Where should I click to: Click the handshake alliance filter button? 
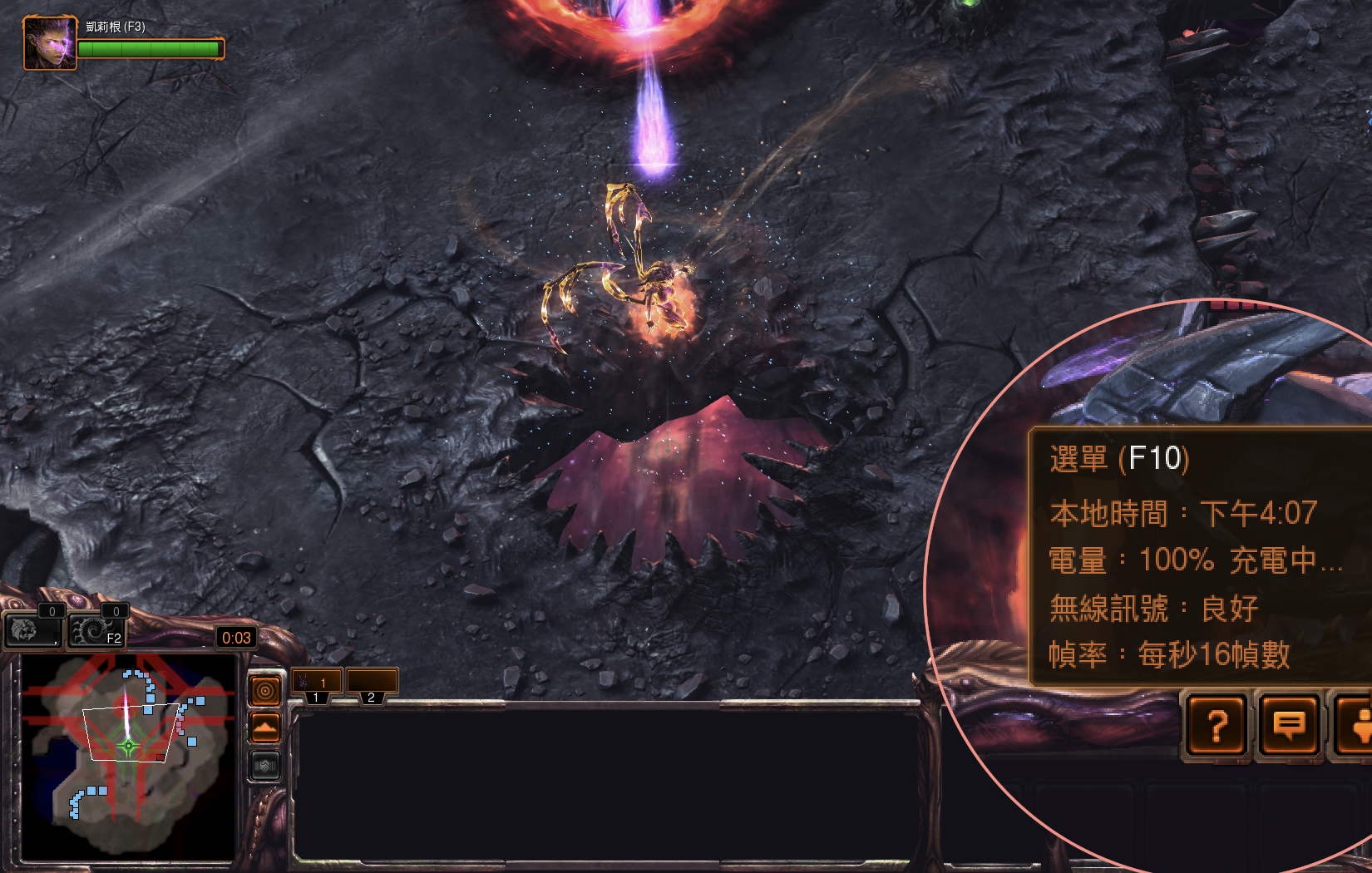(265, 765)
